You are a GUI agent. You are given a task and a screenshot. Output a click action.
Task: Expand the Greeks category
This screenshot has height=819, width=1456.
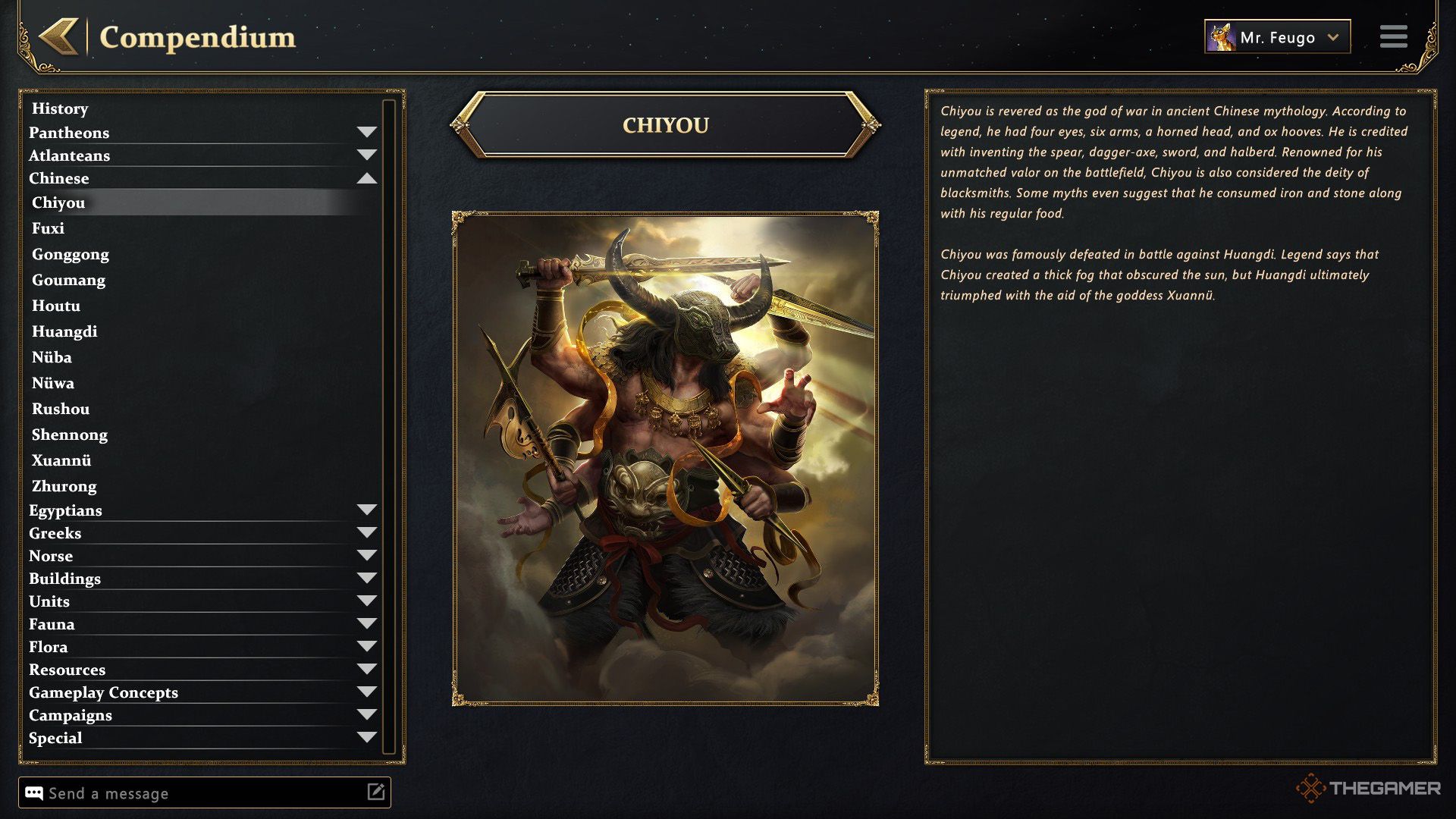pyautogui.click(x=366, y=533)
